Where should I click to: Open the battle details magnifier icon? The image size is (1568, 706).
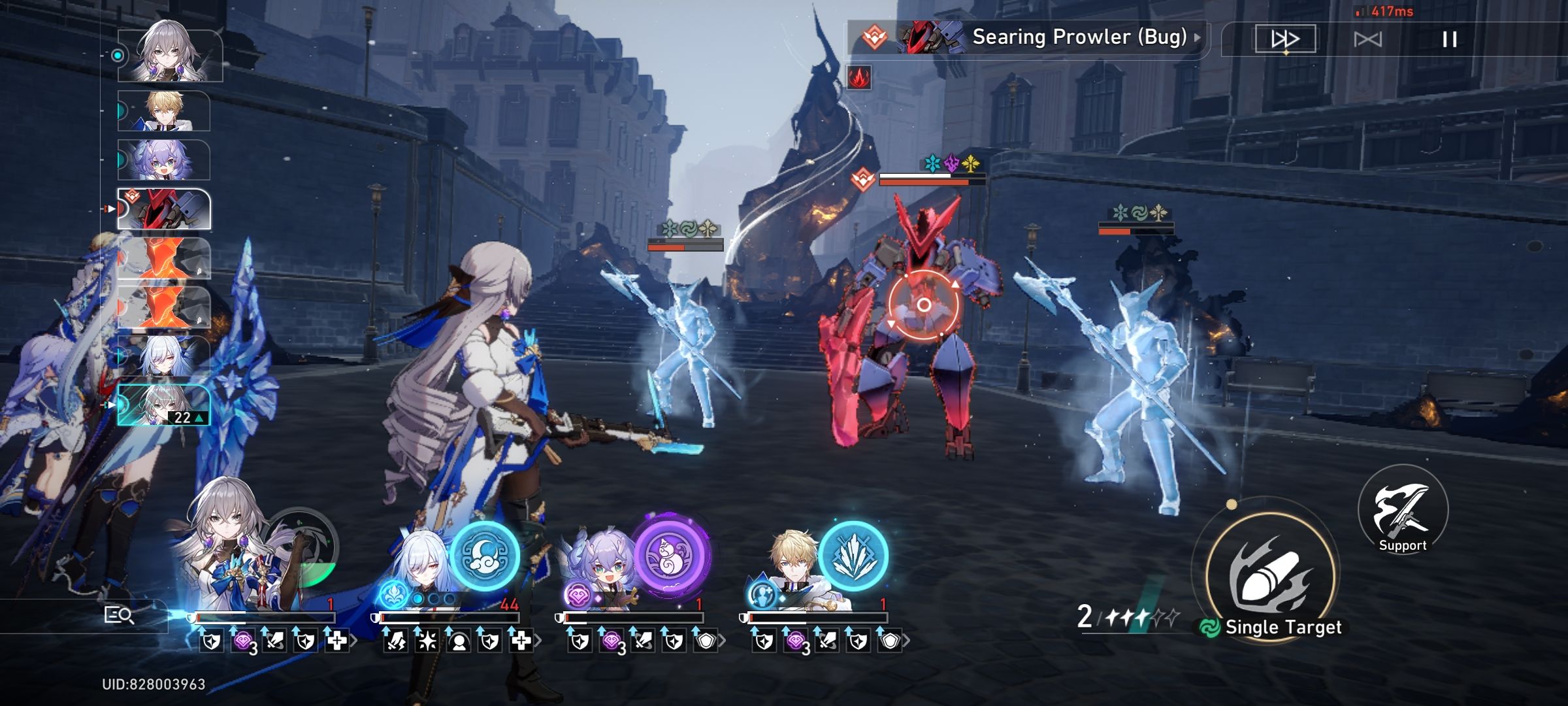119,615
